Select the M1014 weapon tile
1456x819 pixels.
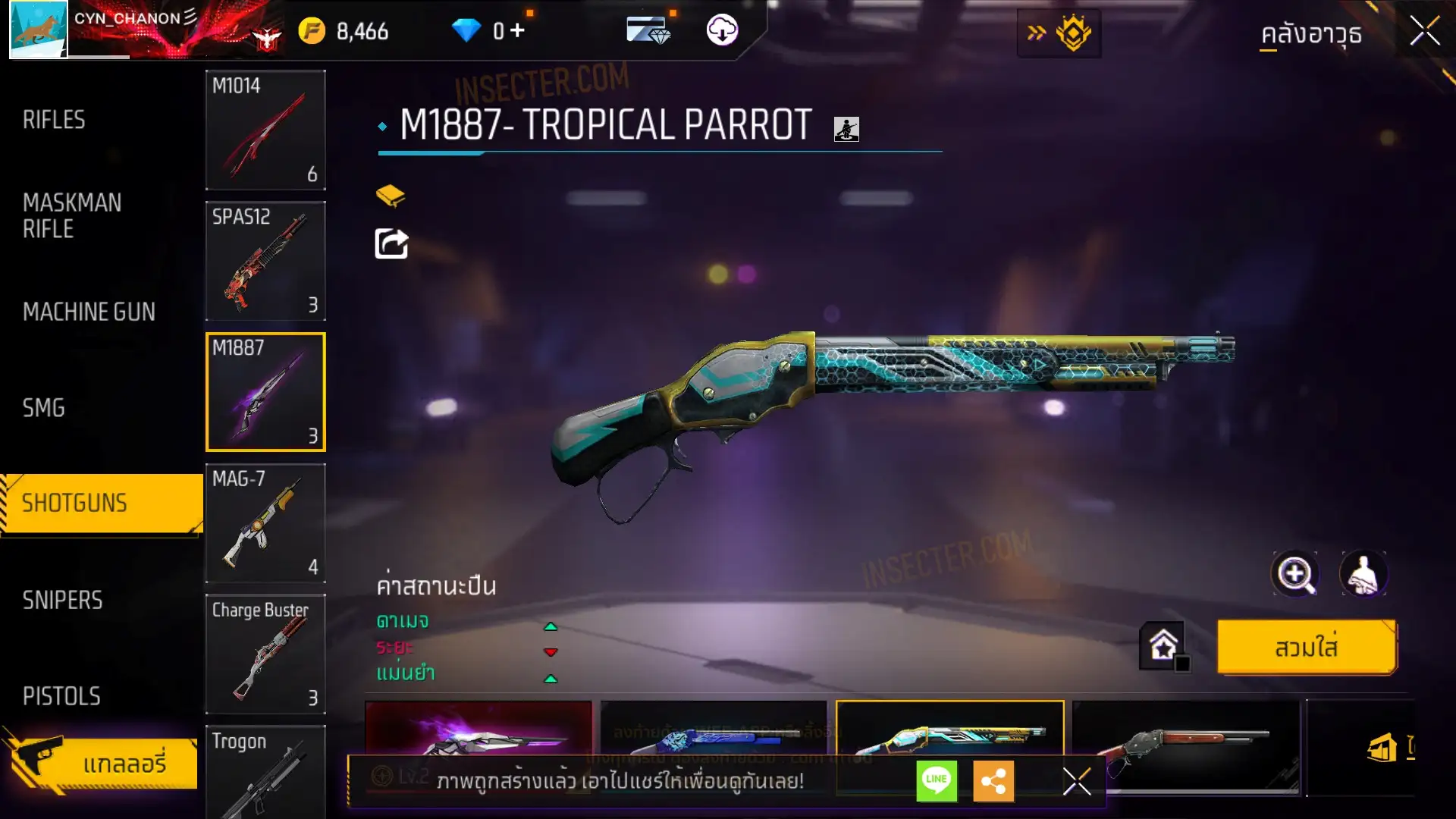pyautogui.click(x=265, y=130)
